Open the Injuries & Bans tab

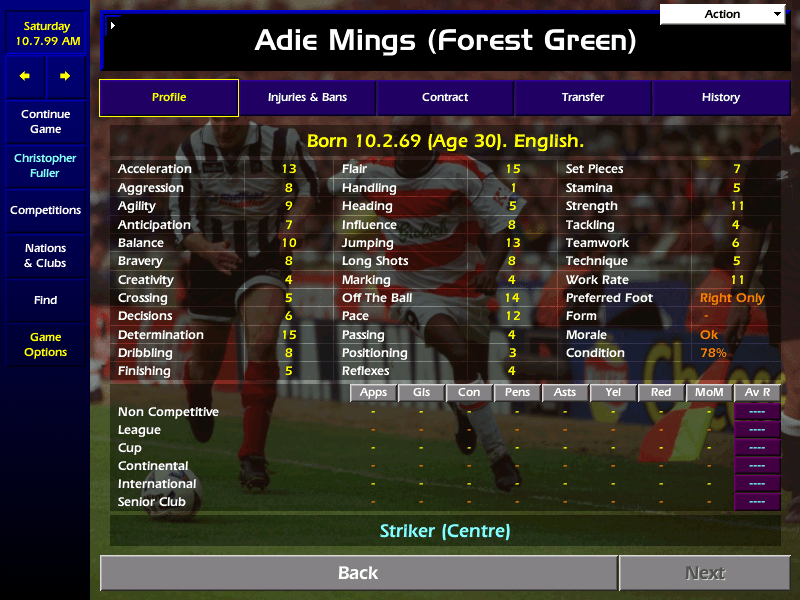pos(307,98)
